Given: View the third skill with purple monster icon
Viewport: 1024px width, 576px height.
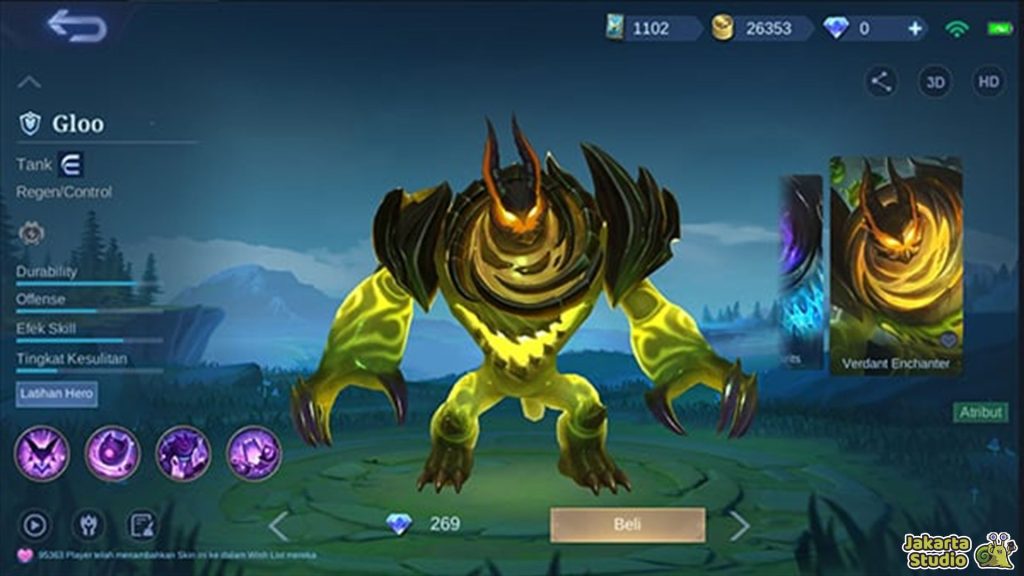Looking at the screenshot, I should coord(184,453).
